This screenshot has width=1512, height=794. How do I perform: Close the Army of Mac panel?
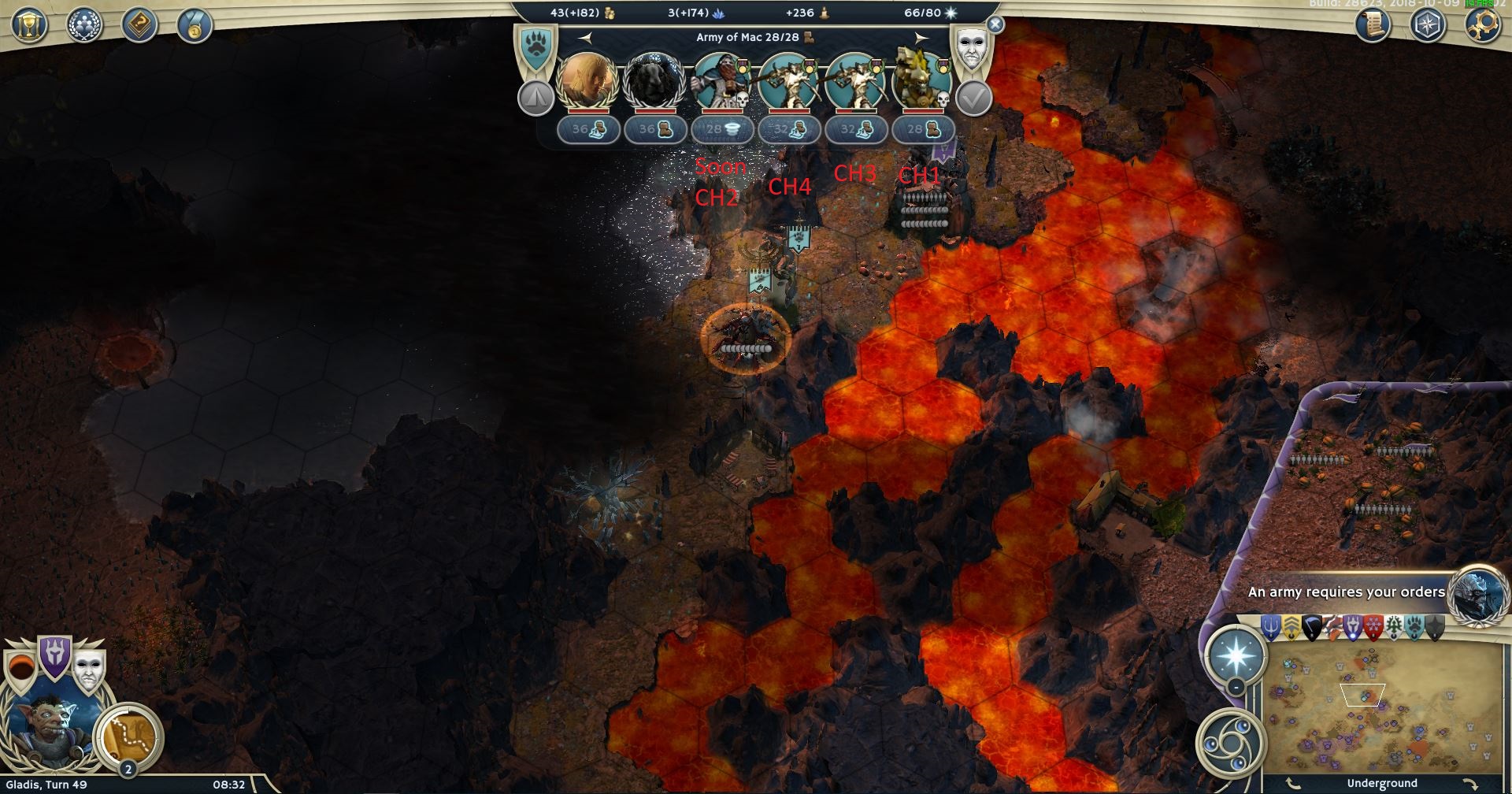pos(995,24)
